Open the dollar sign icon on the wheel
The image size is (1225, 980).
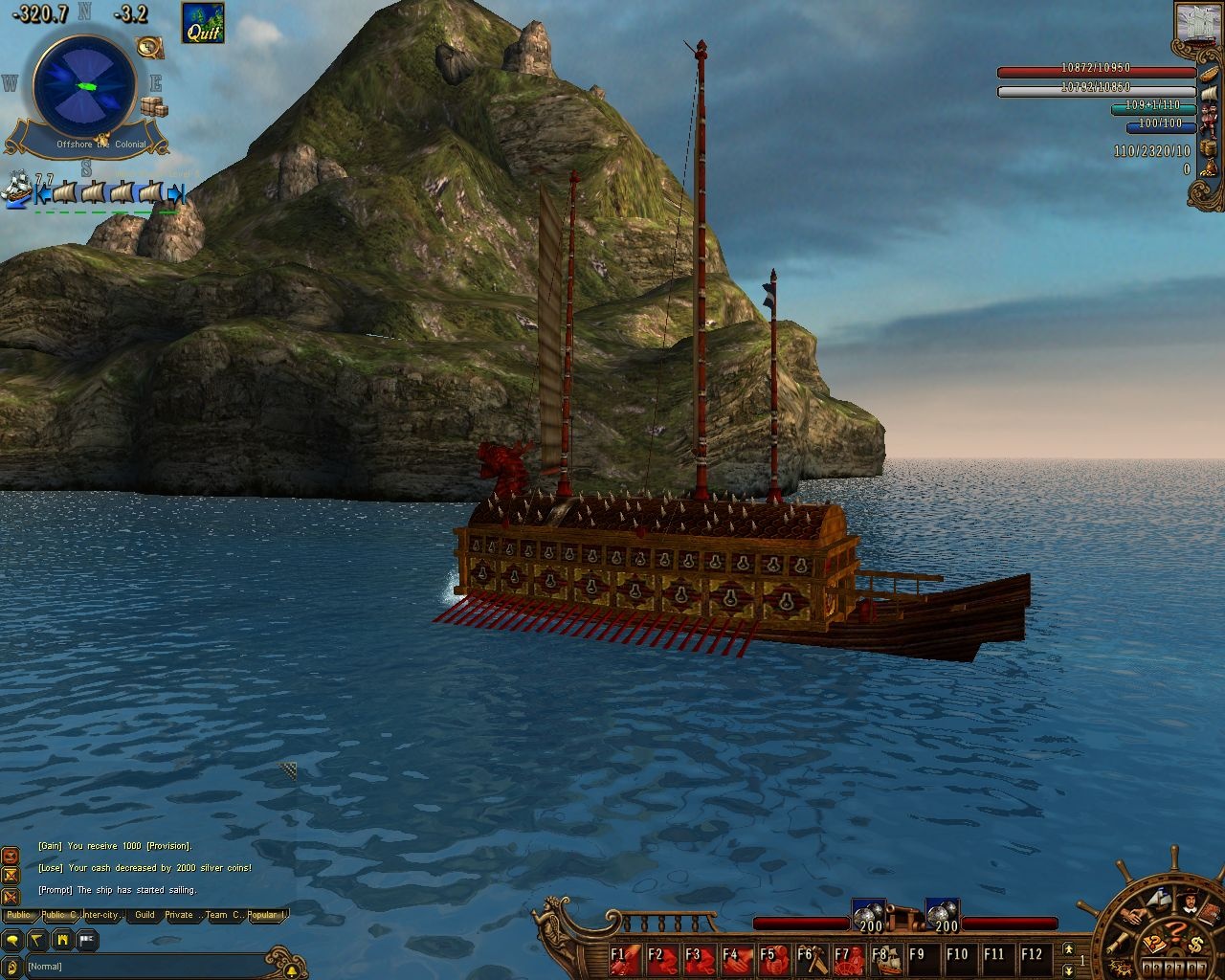[1196, 946]
